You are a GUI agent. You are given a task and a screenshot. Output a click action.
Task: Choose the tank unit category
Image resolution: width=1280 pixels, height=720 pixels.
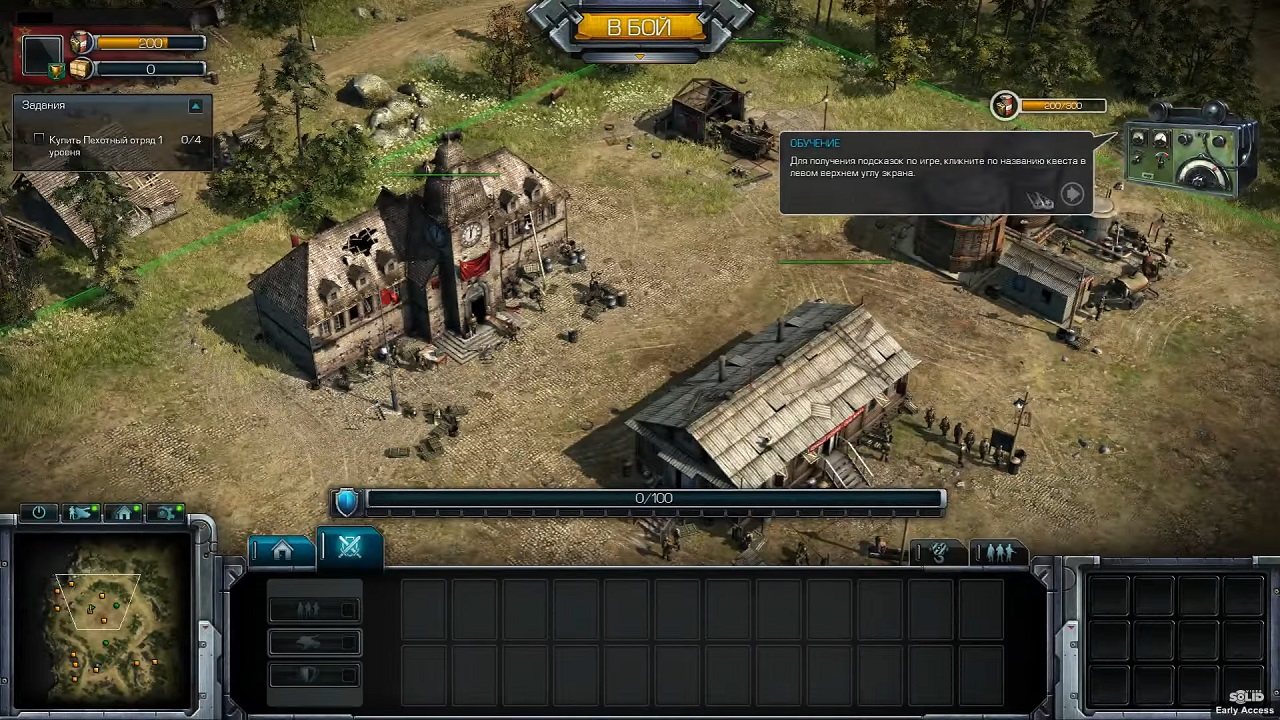coord(314,642)
